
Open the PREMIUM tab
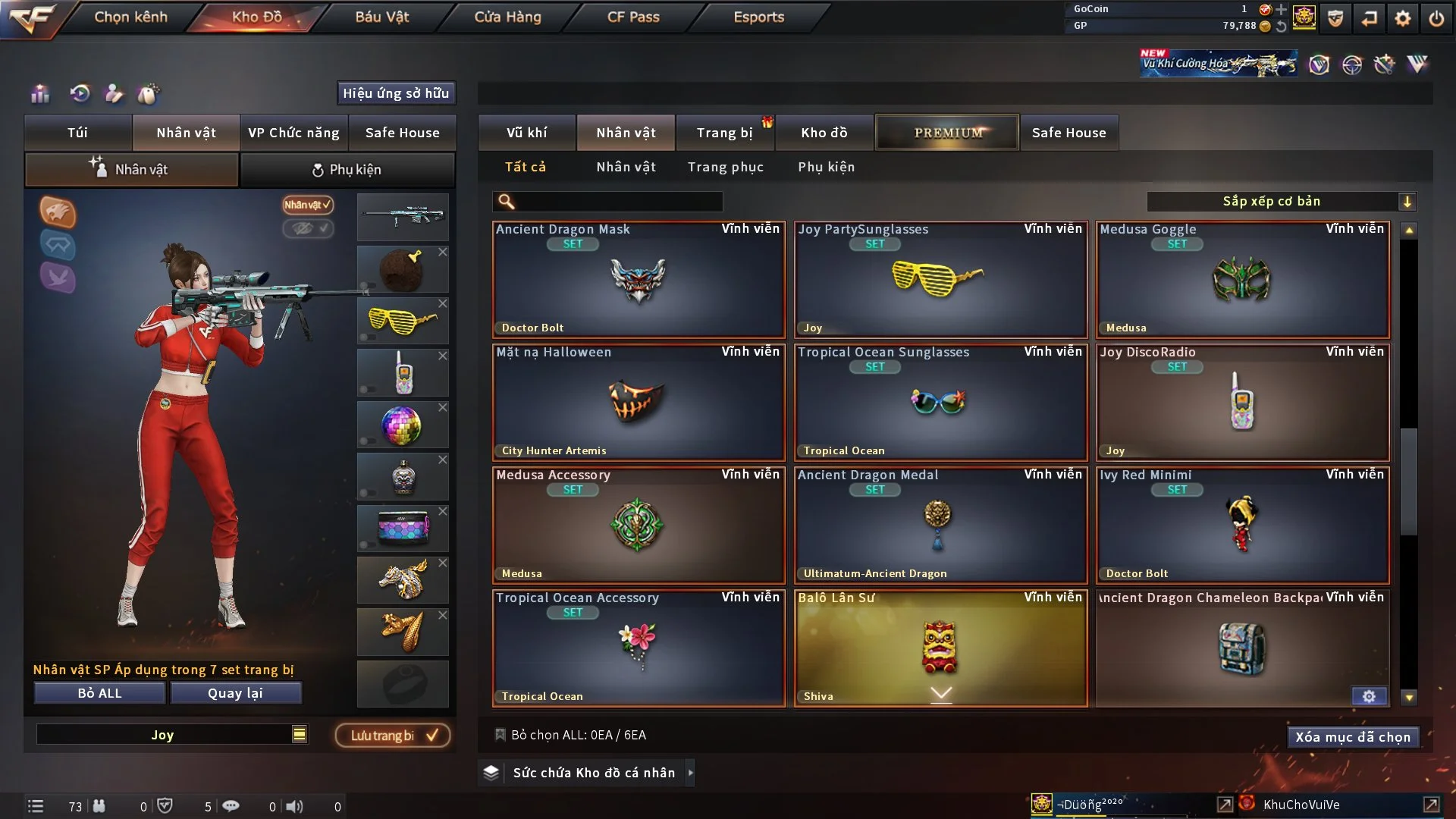(947, 133)
